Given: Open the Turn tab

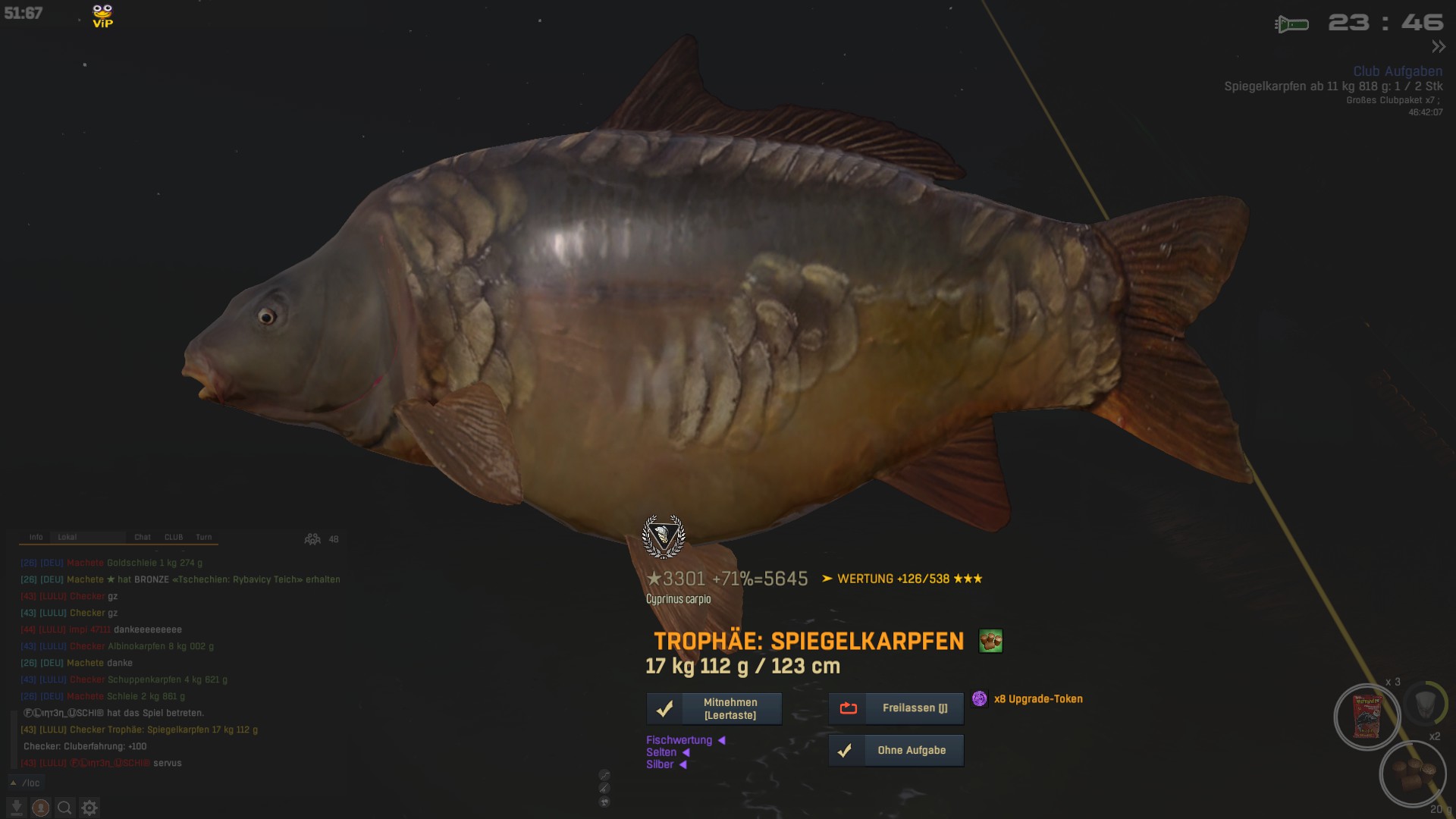Looking at the screenshot, I should [x=204, y=537].
